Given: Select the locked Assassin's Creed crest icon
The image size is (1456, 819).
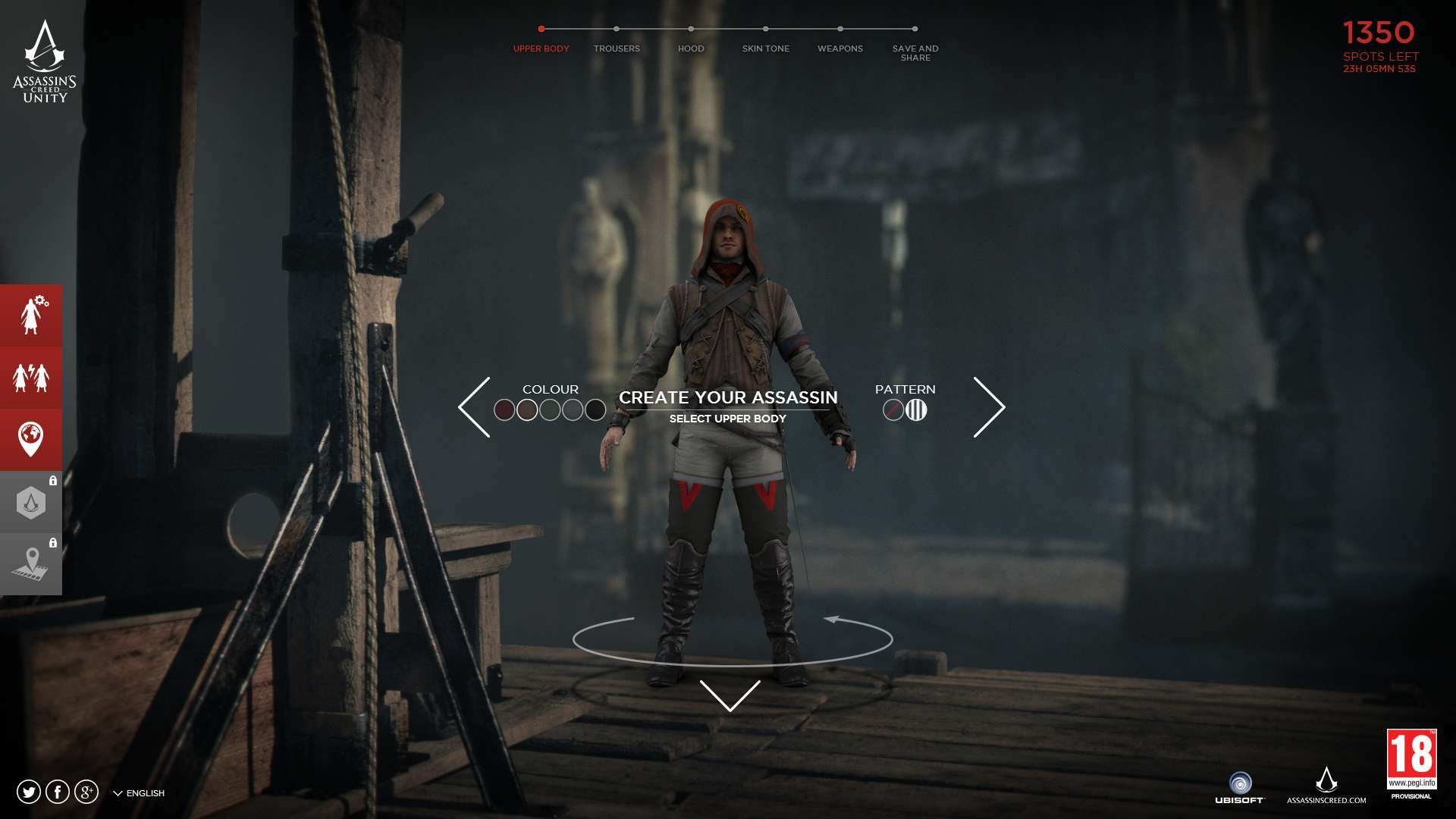Looking at the screenshot, I should pyautogui.click(x=31, y=501).
